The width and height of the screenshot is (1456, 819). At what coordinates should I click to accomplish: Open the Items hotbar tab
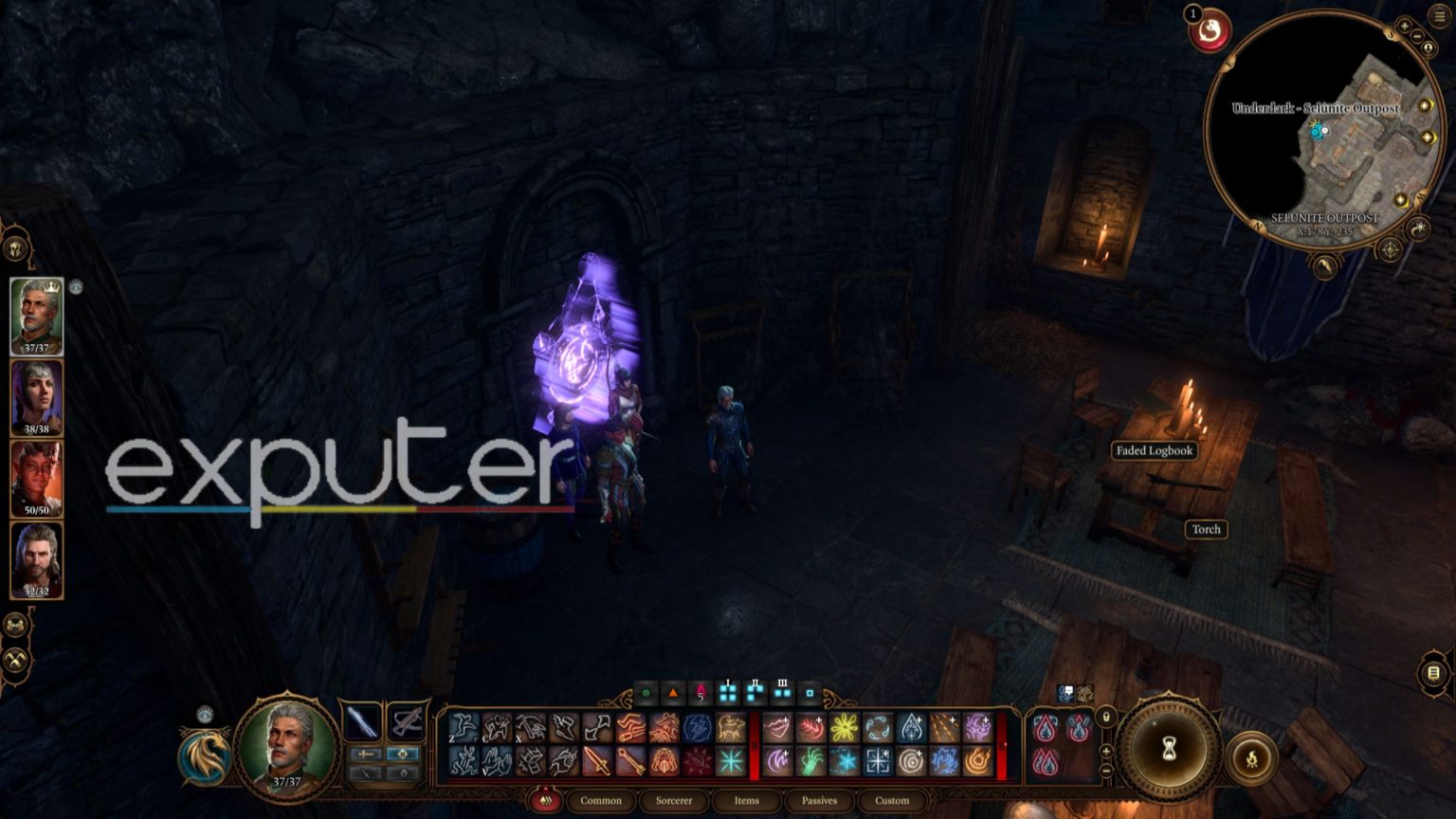[x=746, y=801]
